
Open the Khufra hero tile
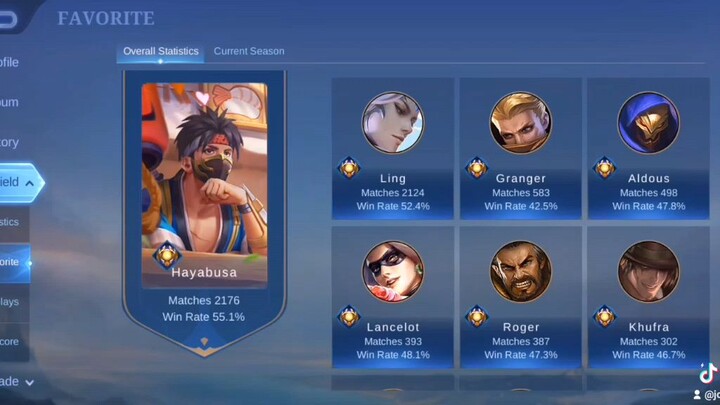coord(648,296)
